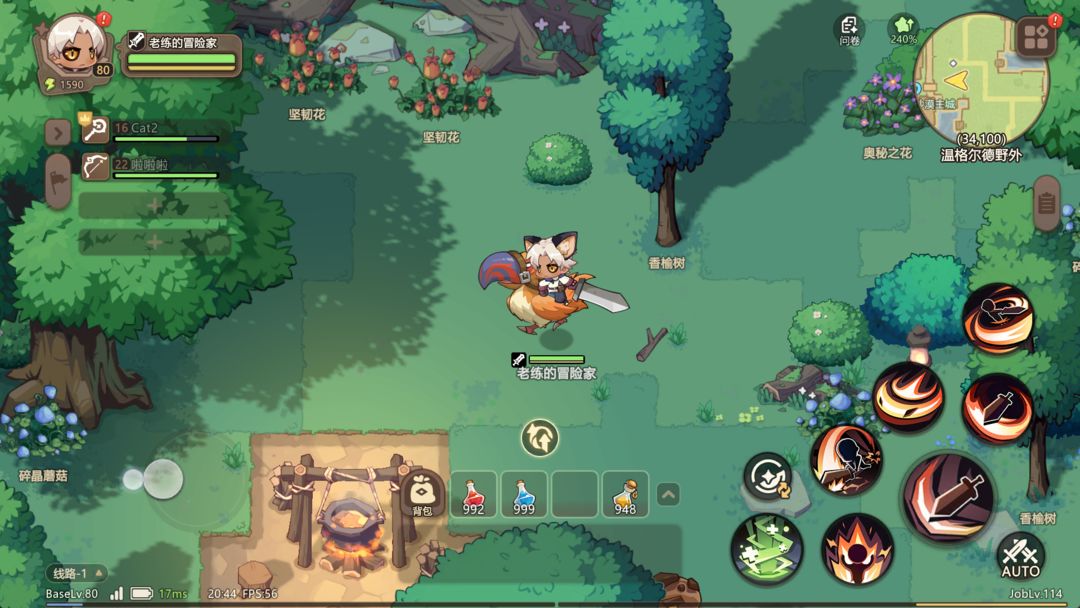Open the four-square main menu button
The image size is (1080, 608).
point(1036,38)
